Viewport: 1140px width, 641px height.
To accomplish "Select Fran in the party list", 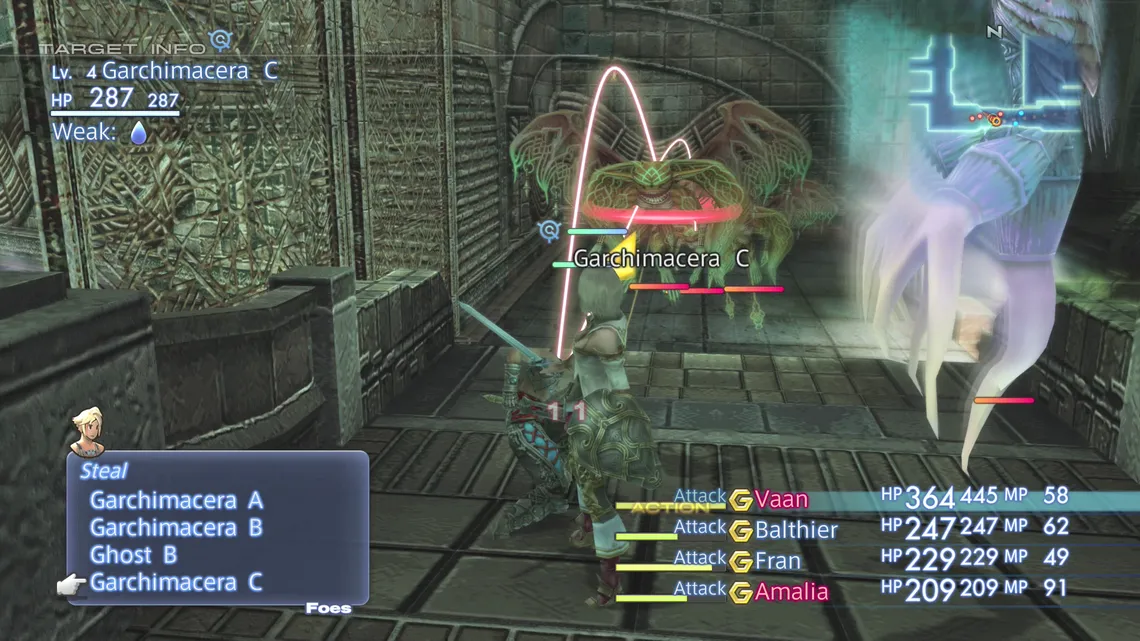I will click(x=777, y=560).
